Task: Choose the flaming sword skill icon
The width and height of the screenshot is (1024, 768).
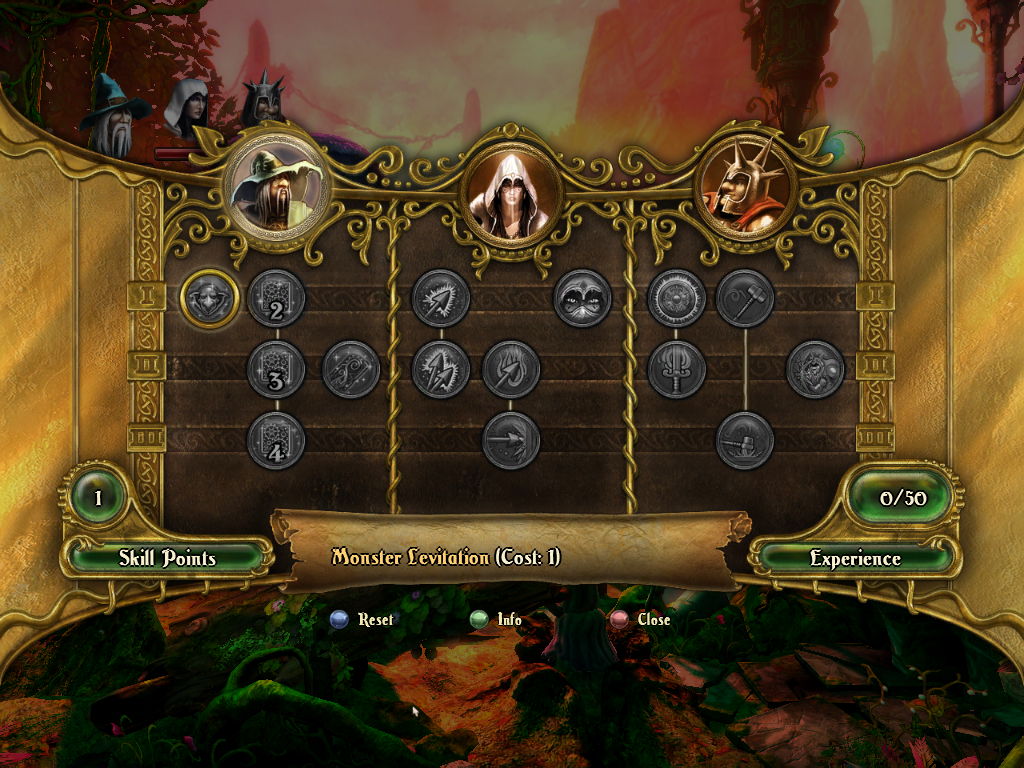Action: (x=676, y=369)
